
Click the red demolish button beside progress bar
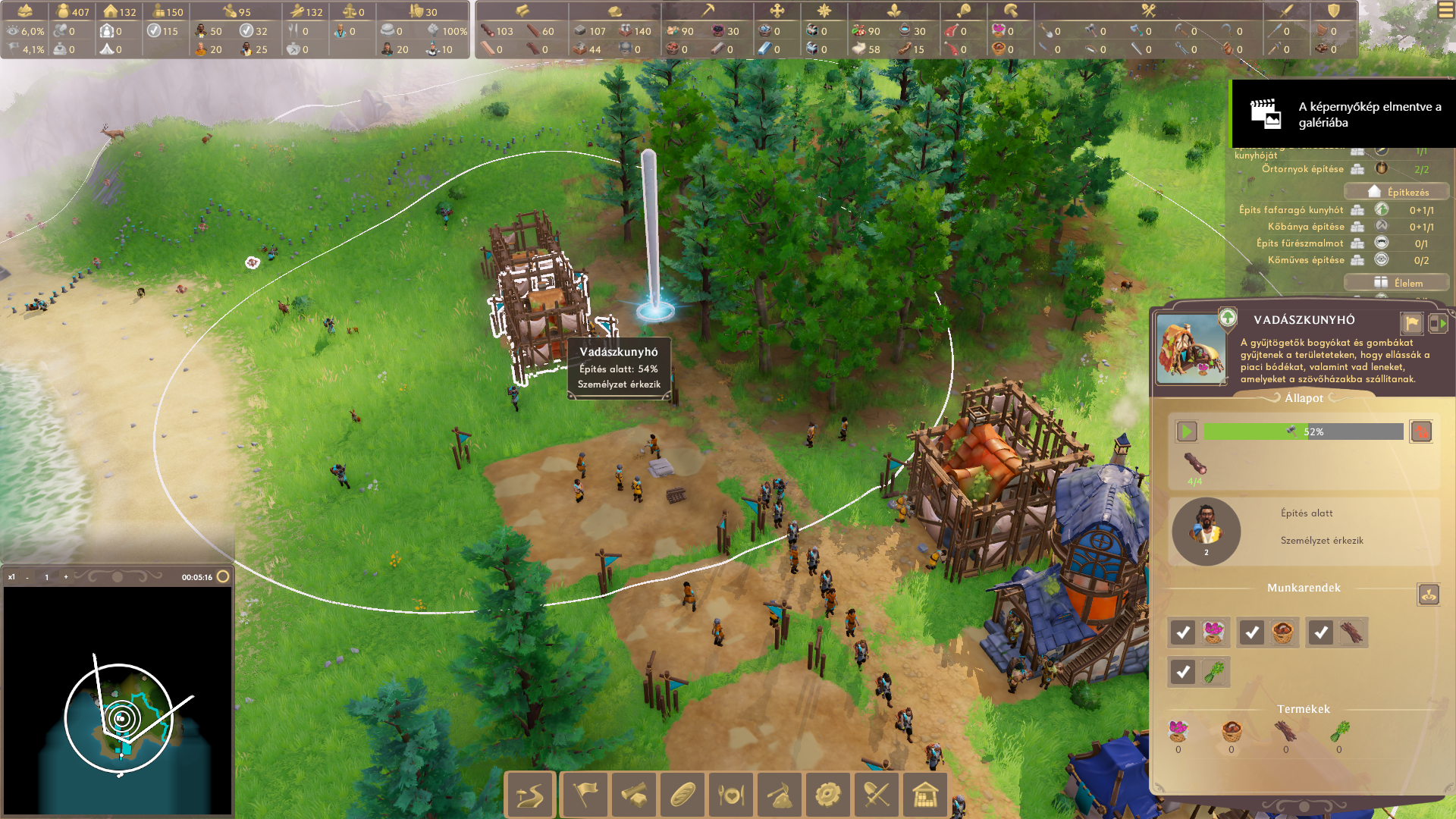pos(1420,431)
